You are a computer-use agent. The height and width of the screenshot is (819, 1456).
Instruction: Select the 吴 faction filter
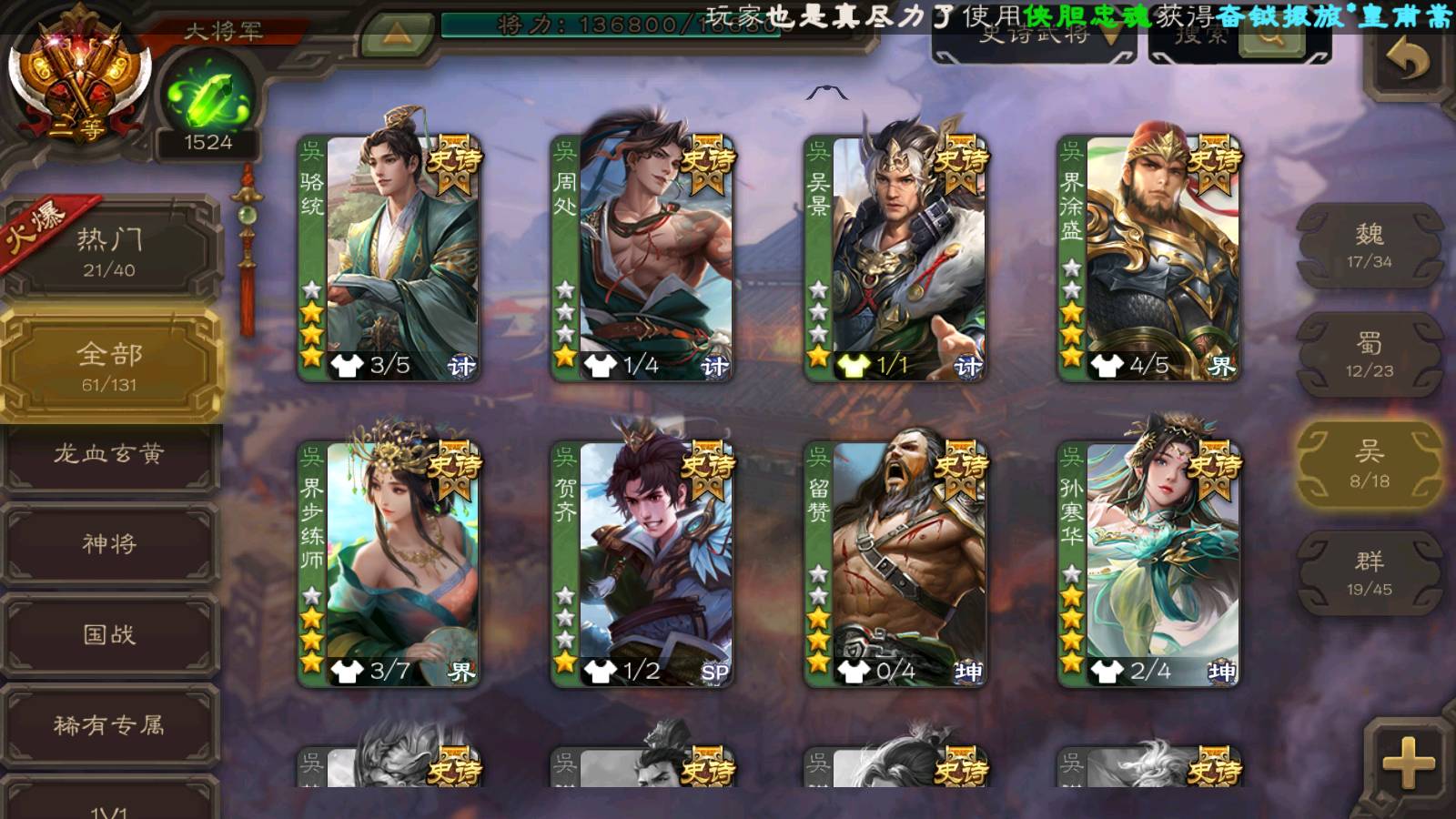(1369, 464)
